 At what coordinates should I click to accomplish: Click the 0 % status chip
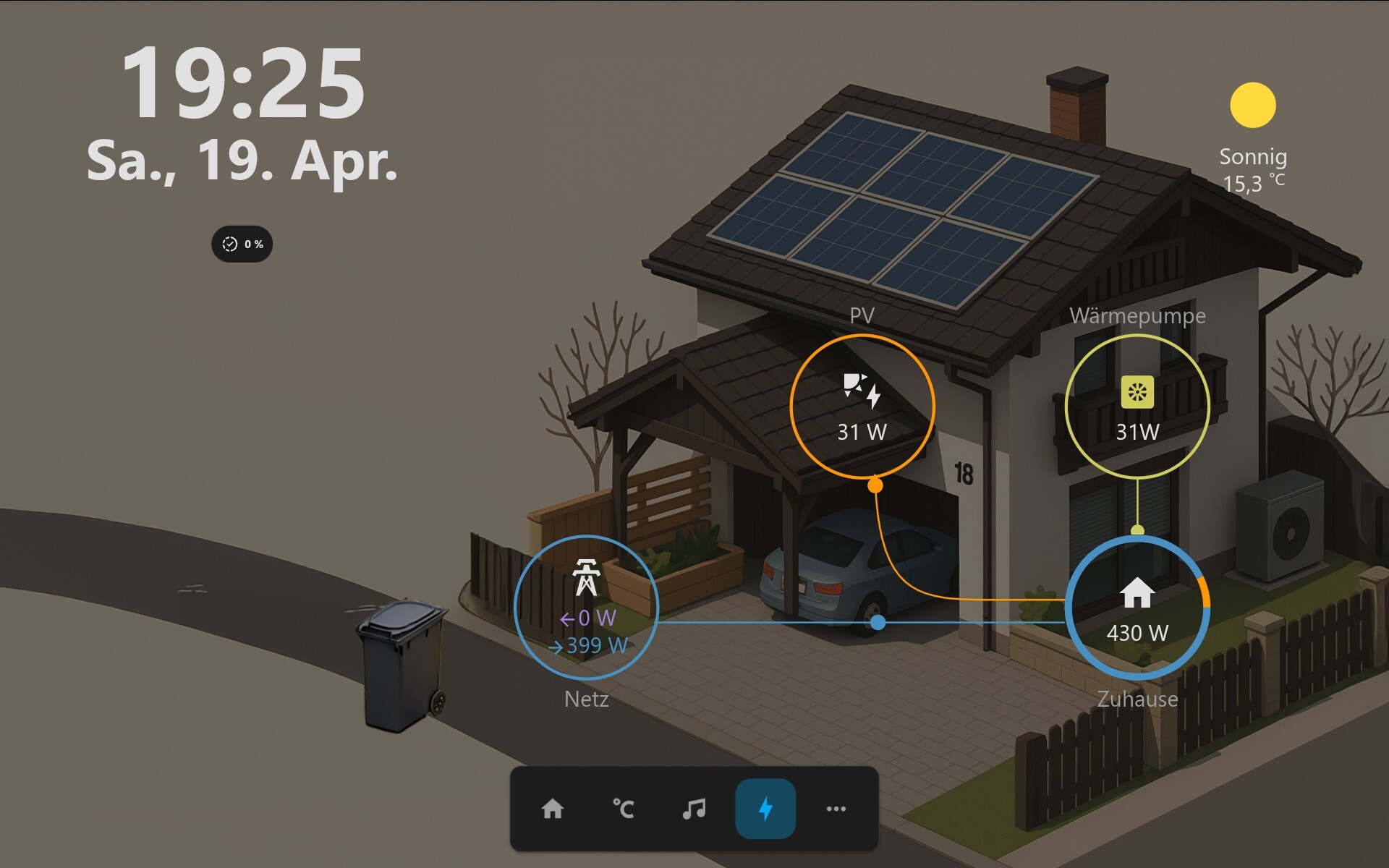click(x=242, y=244)
